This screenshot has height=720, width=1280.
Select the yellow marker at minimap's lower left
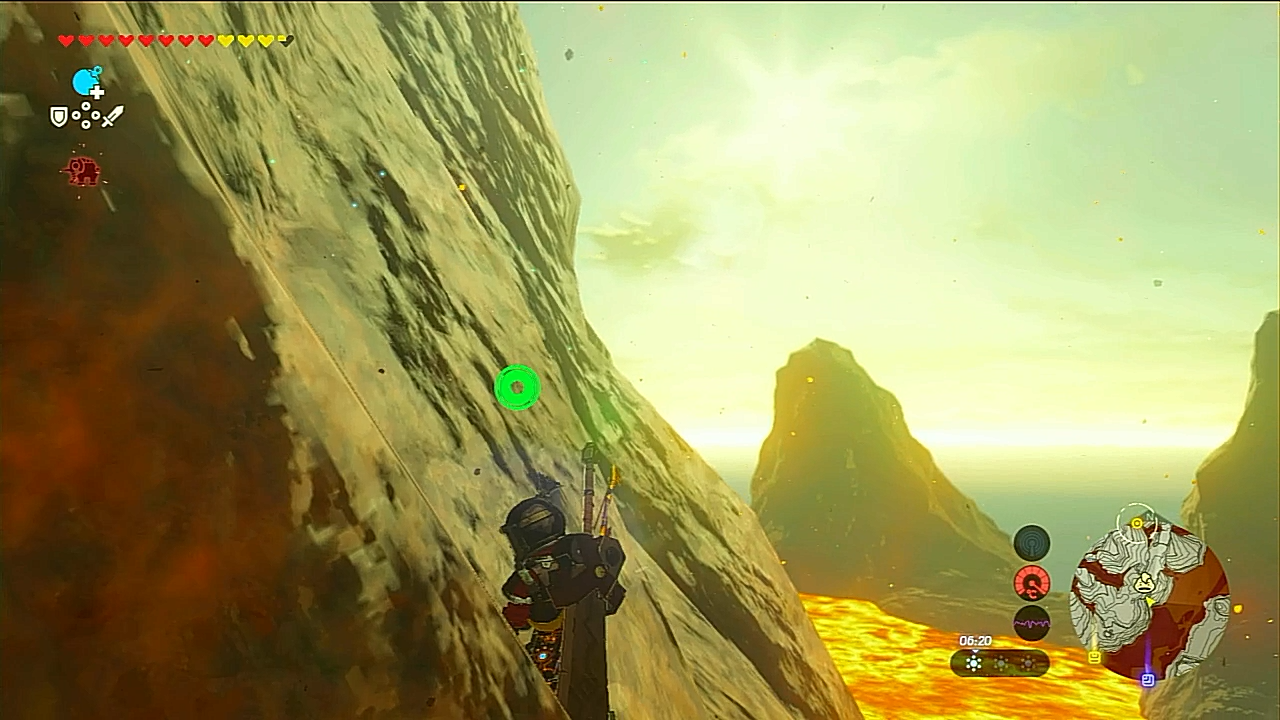1094,657
